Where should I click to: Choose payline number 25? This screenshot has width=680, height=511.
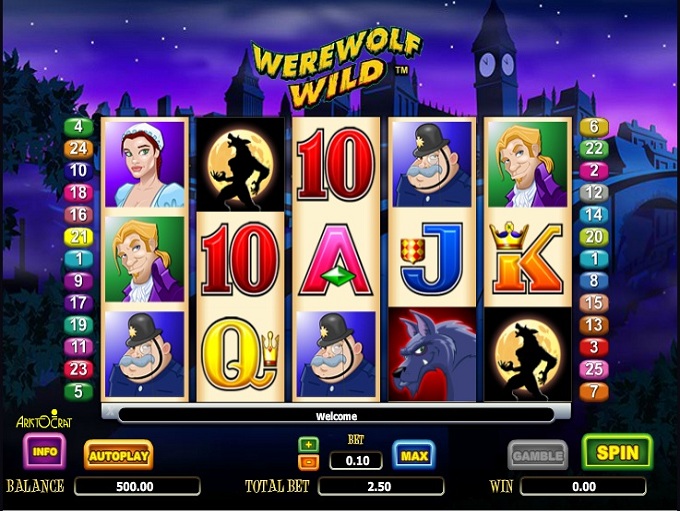coord(594,369)
